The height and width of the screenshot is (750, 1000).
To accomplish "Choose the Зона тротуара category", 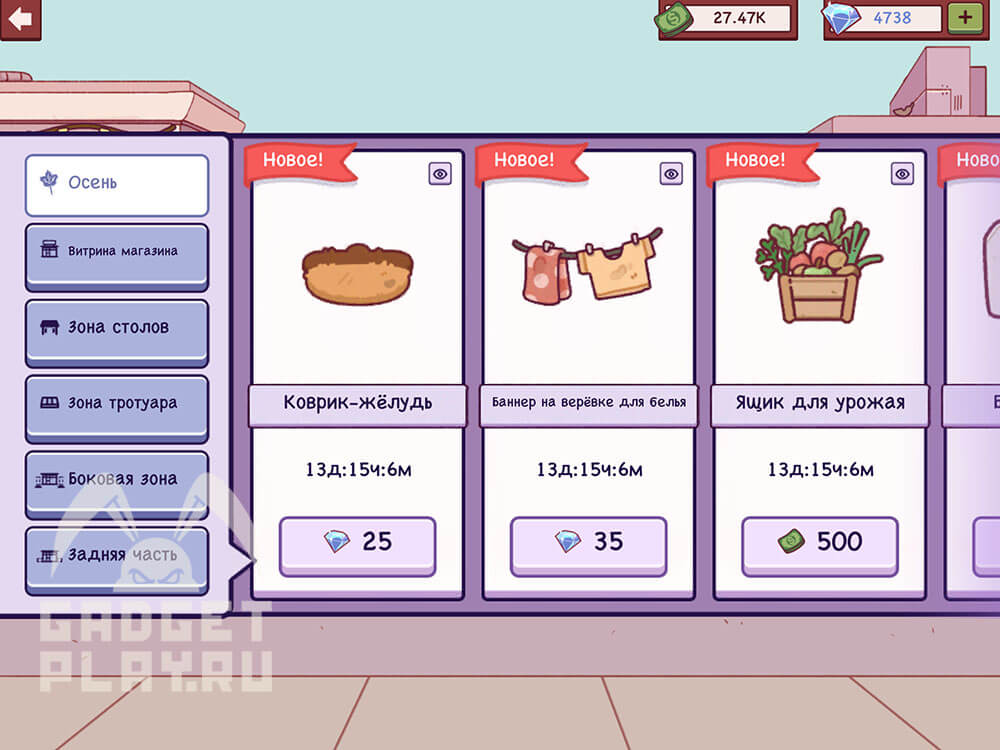I will (x=117, y=404).
